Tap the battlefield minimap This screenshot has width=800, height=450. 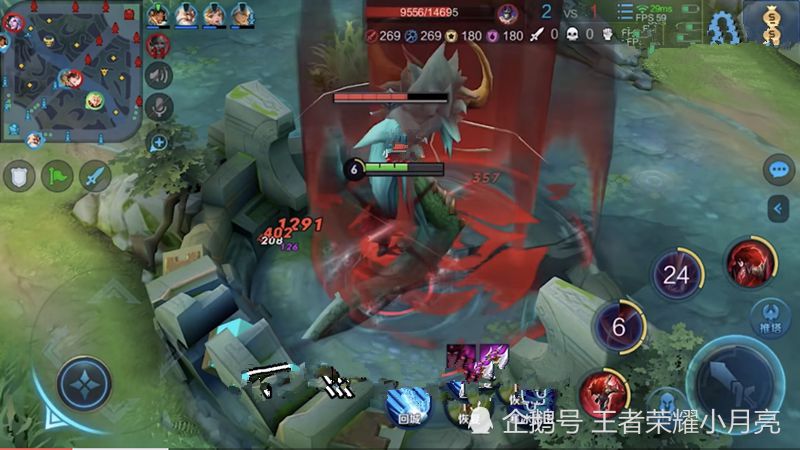68,72
